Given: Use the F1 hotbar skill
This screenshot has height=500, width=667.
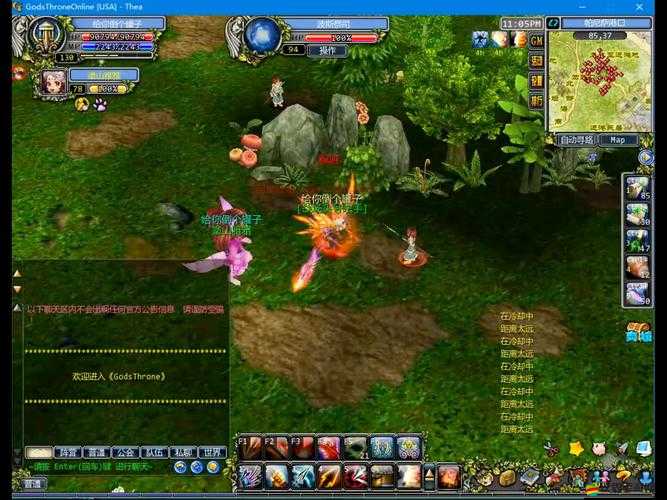Looking at the screenshot, I should click(x=251, y=448).
